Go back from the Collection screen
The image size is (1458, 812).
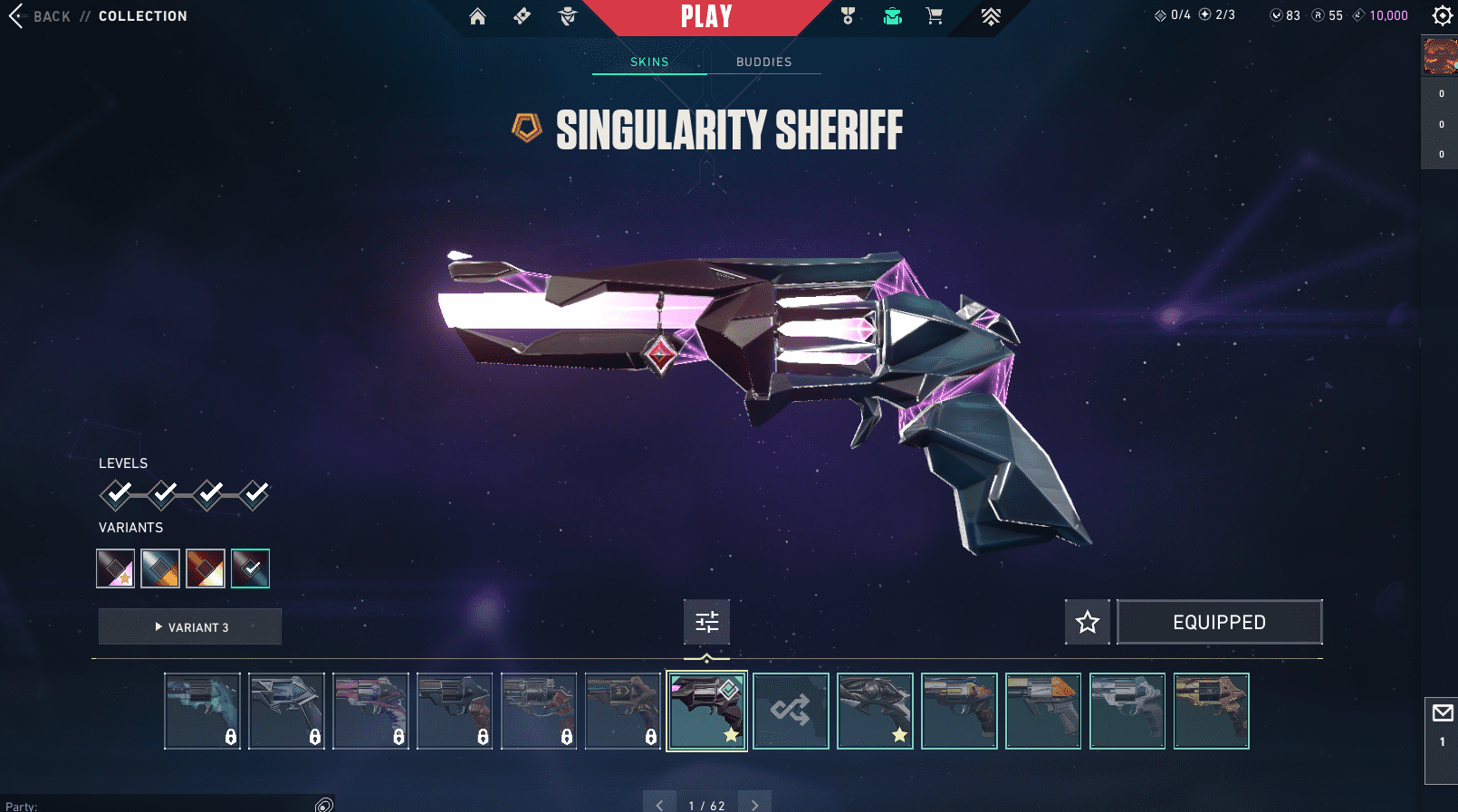pyautogui.click(x=16, y=16)
